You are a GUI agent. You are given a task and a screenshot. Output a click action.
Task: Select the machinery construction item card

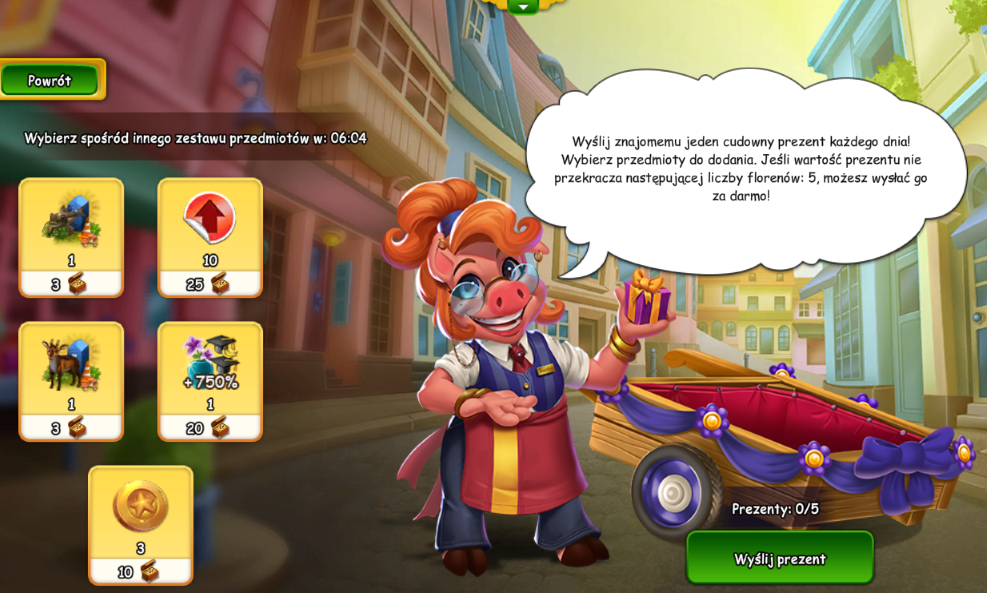[x=71, y=236]
